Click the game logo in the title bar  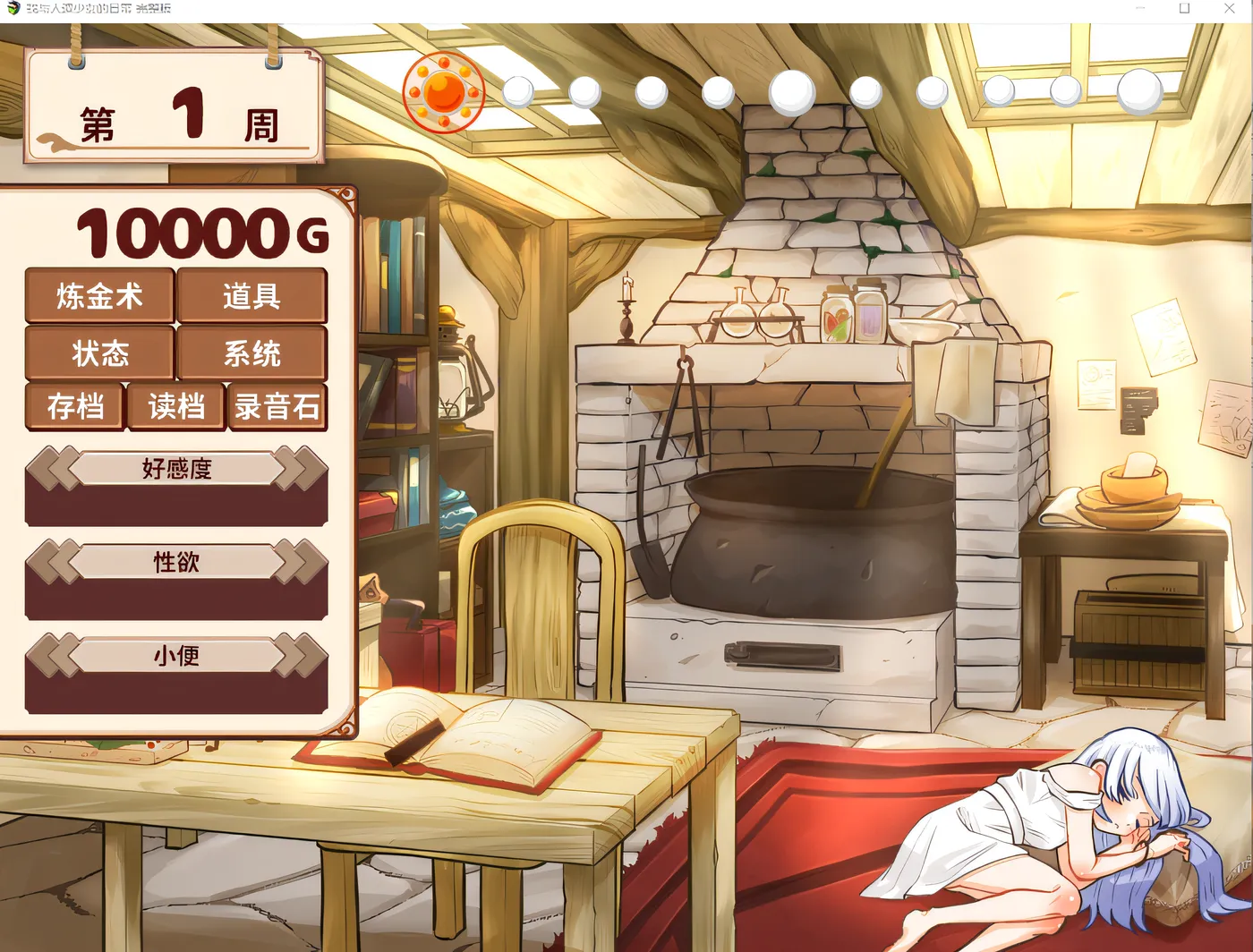[11, 8]
